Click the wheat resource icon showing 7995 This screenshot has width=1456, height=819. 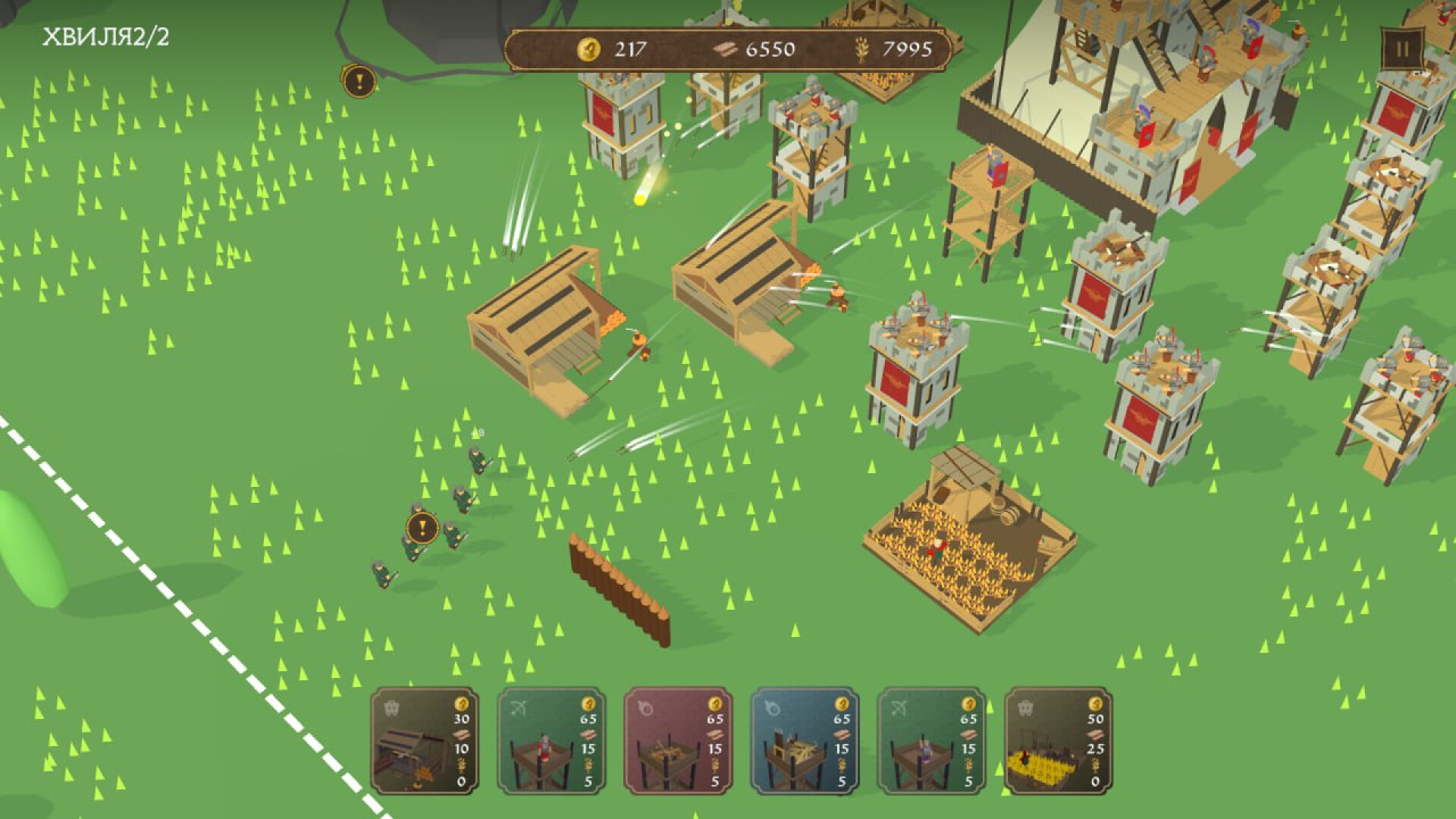click(x=863, y=48)
